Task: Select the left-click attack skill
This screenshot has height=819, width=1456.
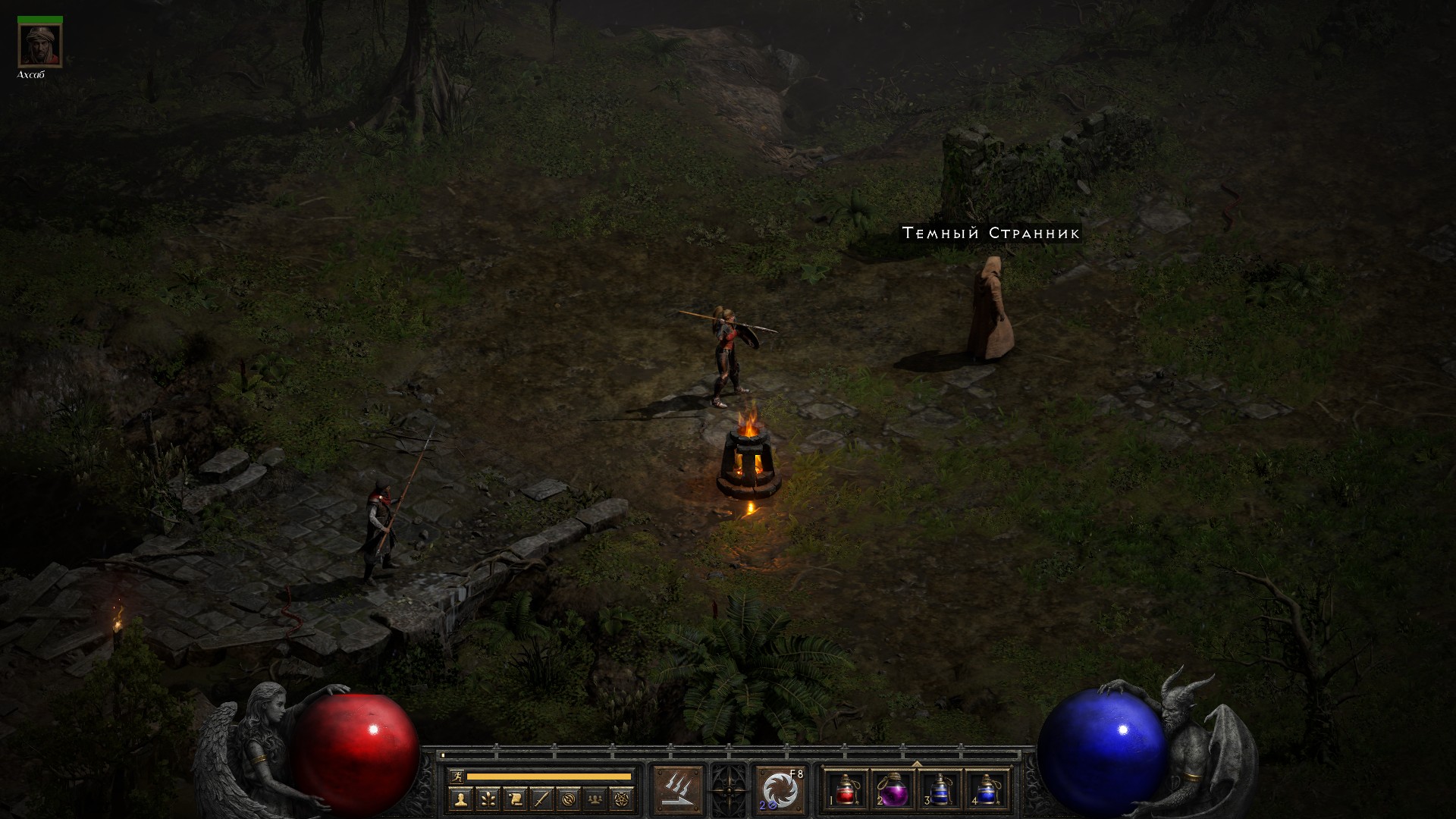Action: (679, 790)
